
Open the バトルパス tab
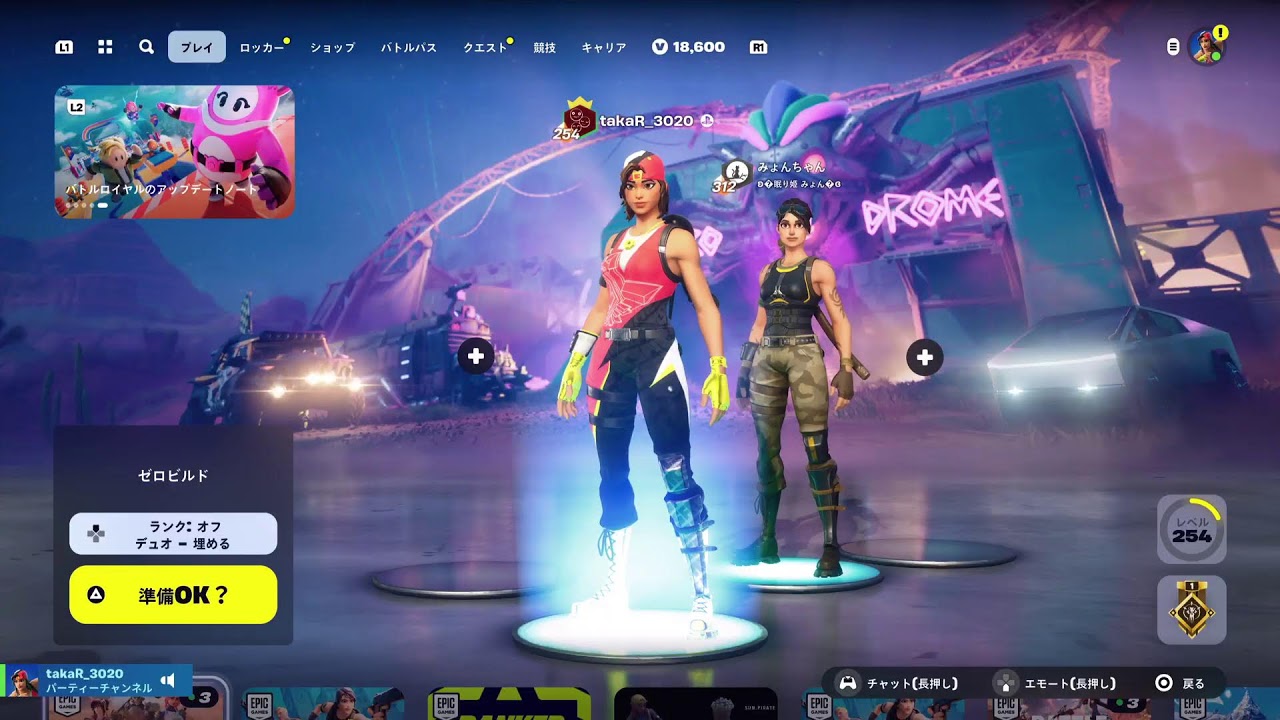point(408,46)
